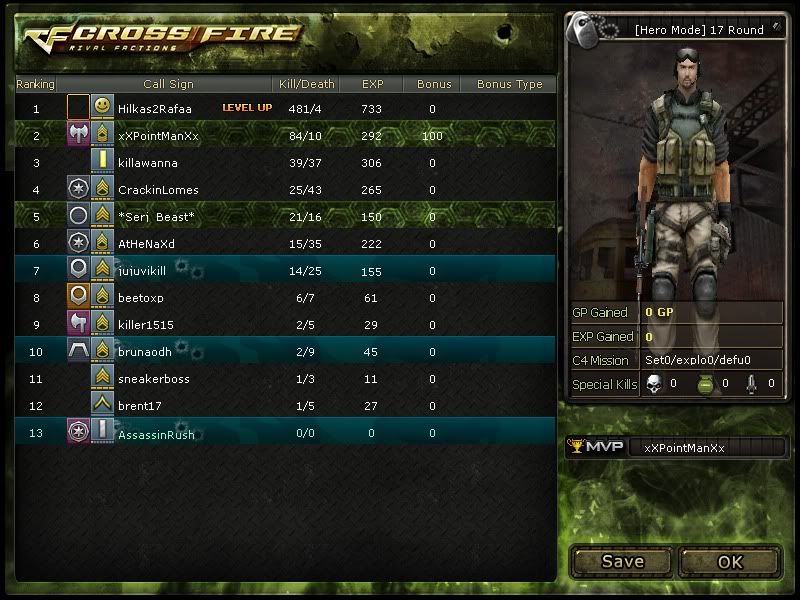Click the Ranking column header

point(36,84)
